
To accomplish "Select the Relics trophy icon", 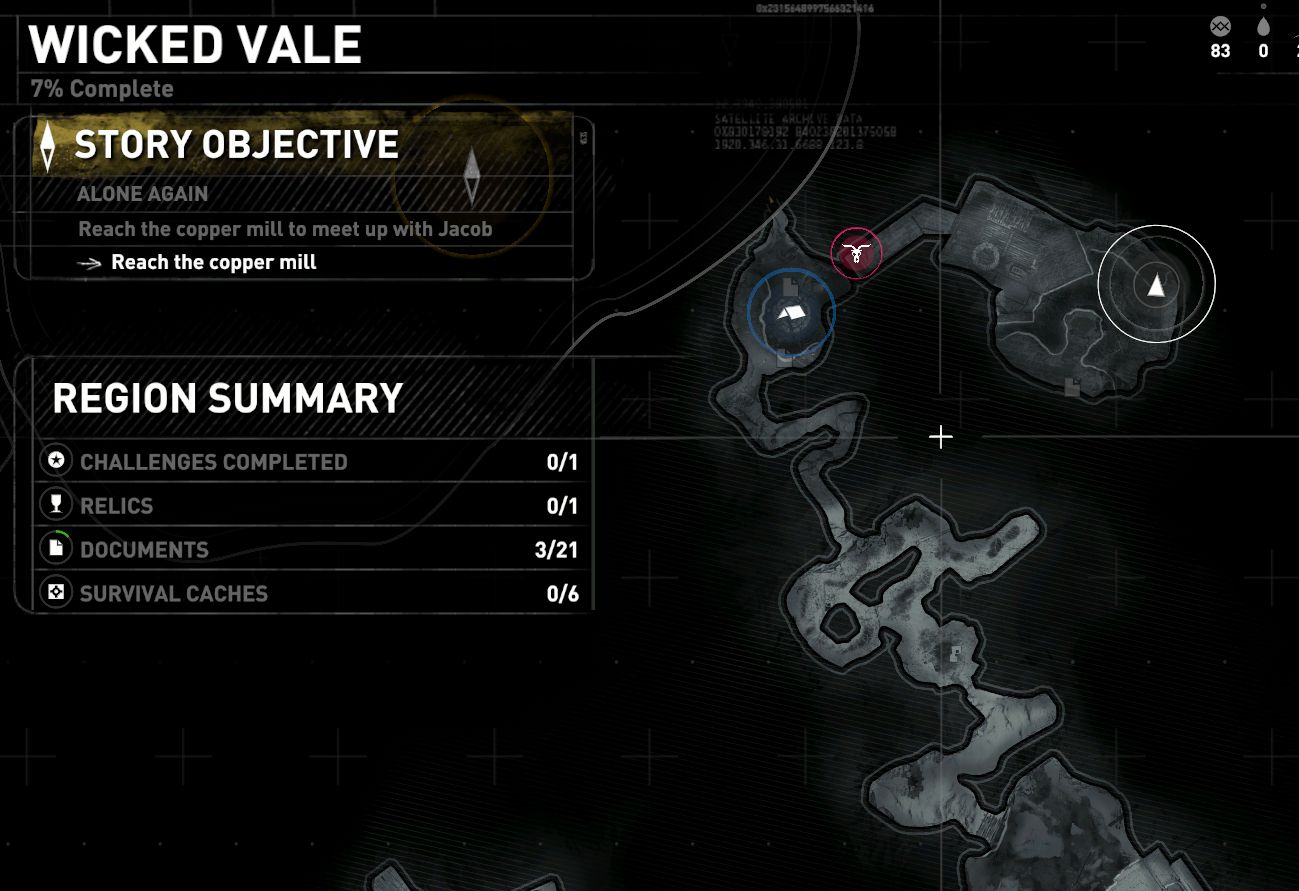I will [x=56, y=503].
